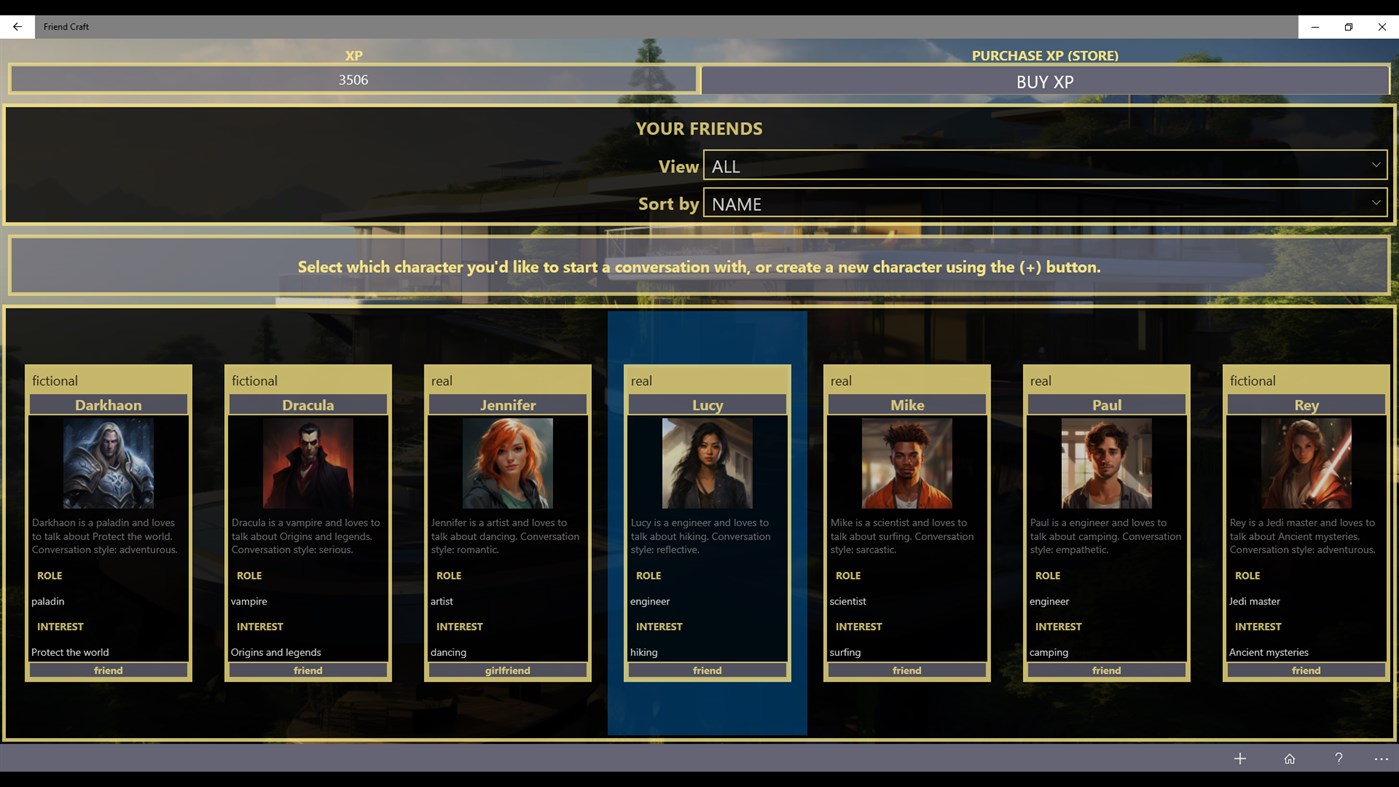Click Mike's portrait image
This screenshot has height=787, width=1399.
(906, 462)
